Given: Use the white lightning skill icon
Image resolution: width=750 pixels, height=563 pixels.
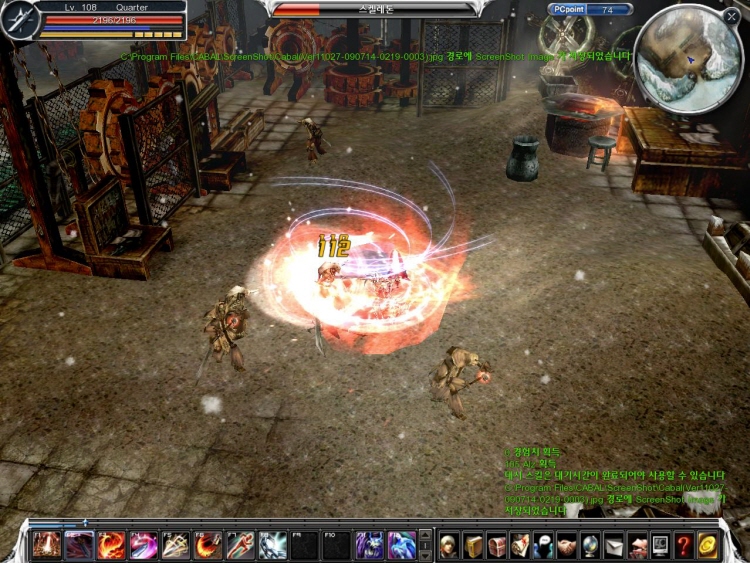Looking at the screenshot, I should [x=272, y=545].
